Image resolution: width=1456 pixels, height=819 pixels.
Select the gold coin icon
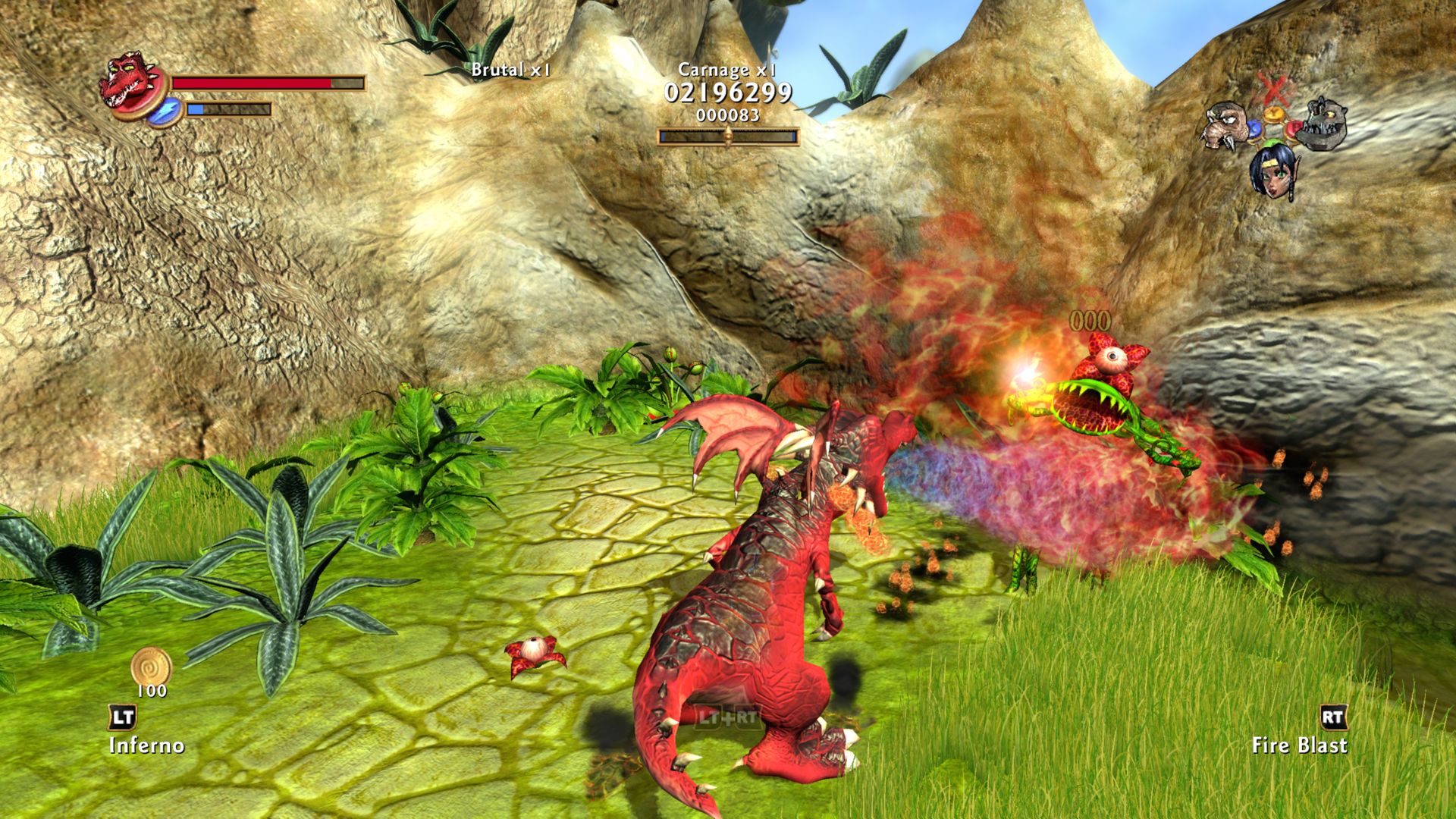click(152, 667)
